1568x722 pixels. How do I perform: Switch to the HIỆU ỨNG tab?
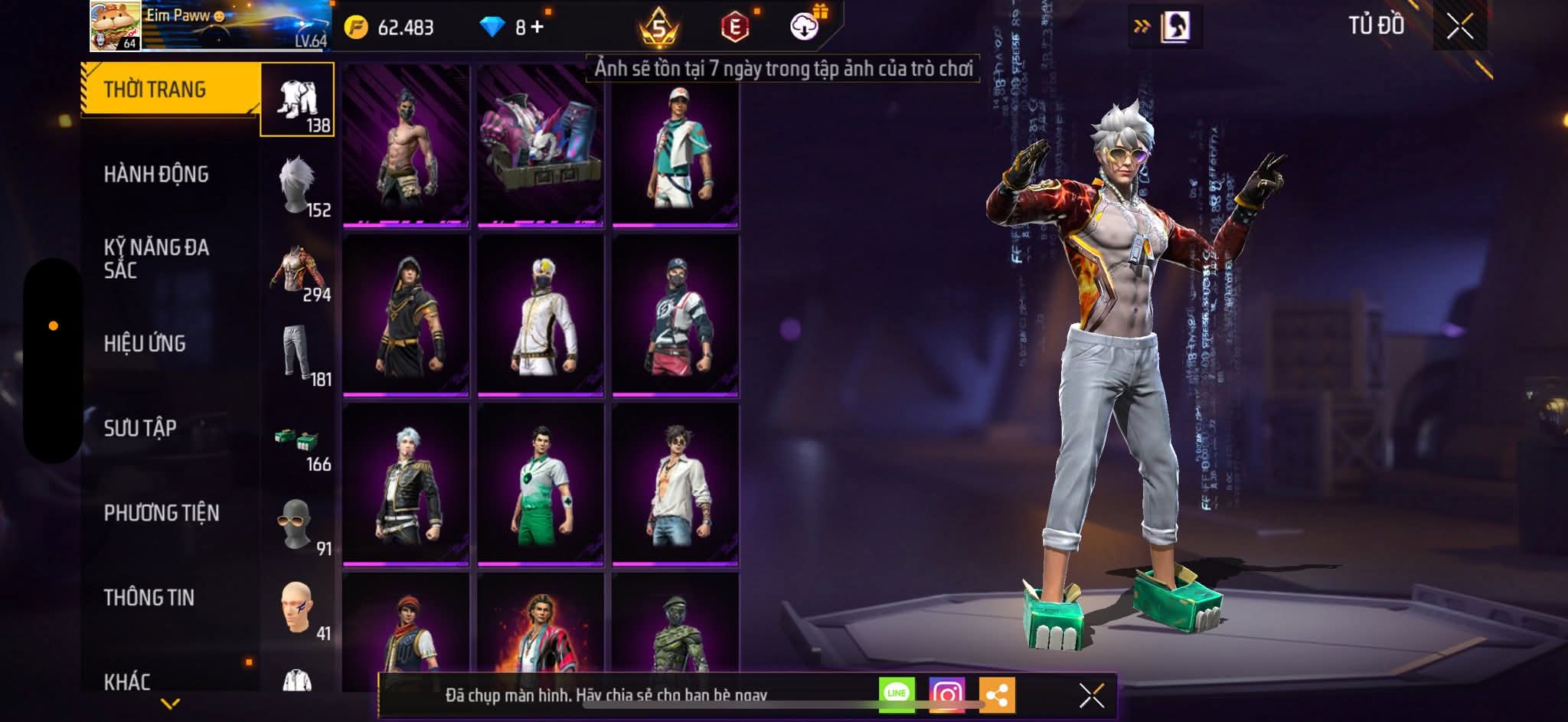click(x=145, y=344)
